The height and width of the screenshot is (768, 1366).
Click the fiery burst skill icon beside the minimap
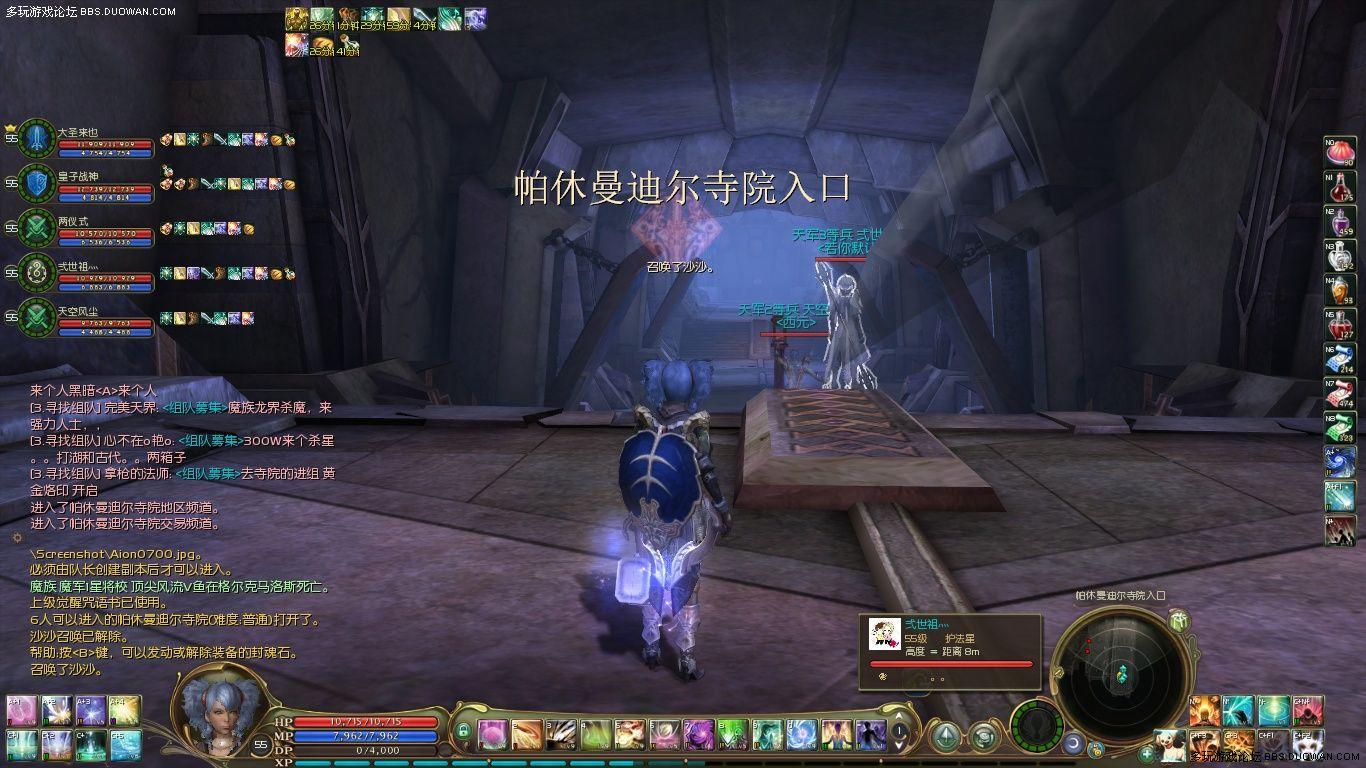(x=1204, y=711)
